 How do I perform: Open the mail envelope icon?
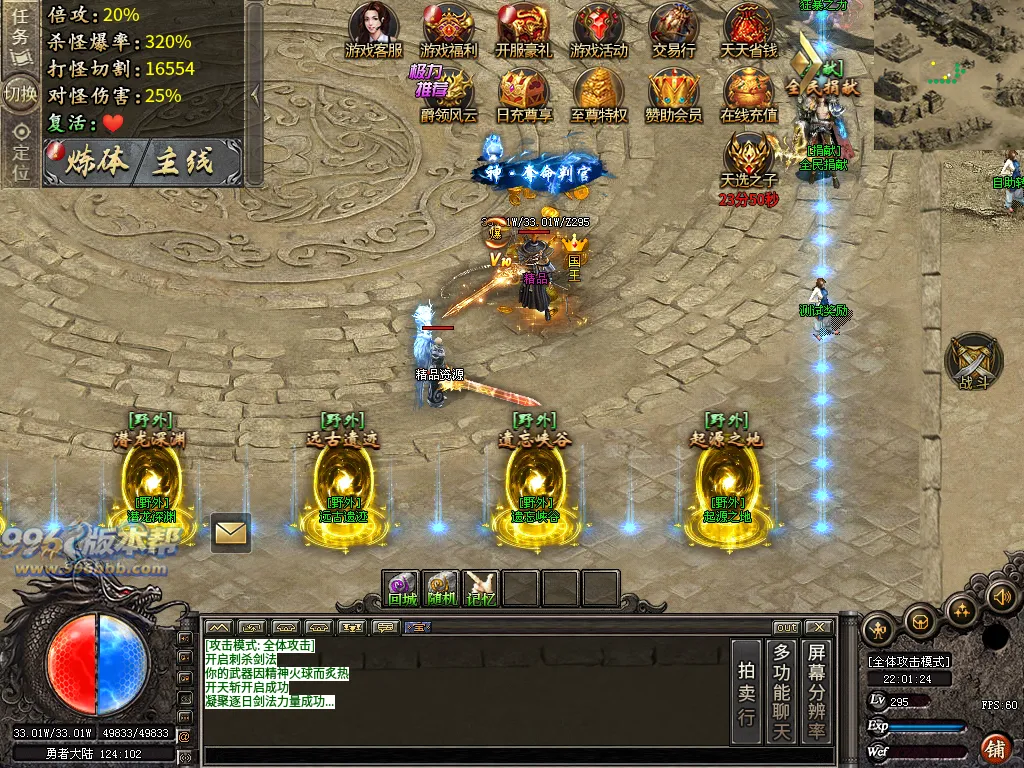pyautogui.click(x=231, y=533)
